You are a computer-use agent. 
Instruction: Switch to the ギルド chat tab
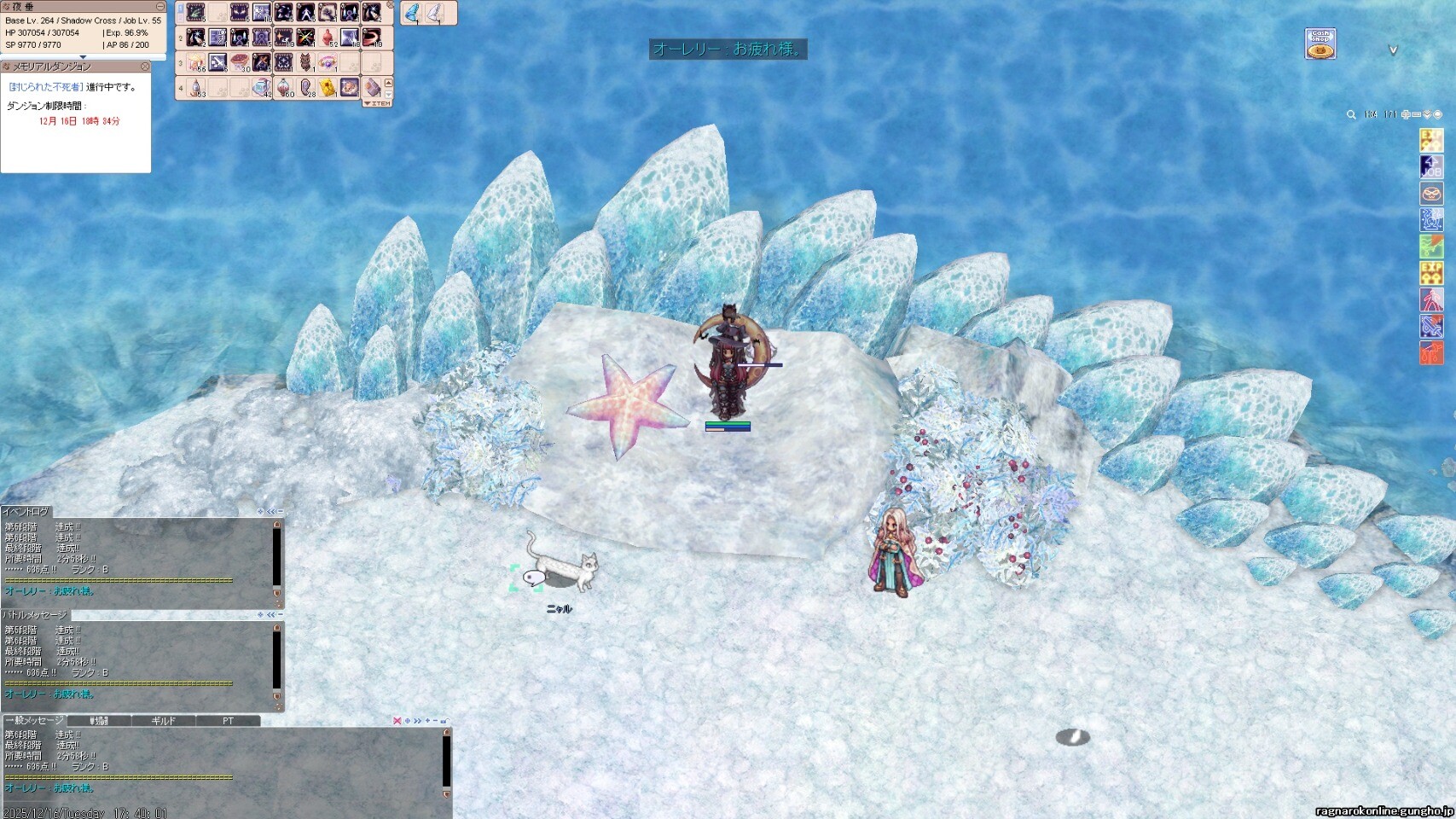163,721
